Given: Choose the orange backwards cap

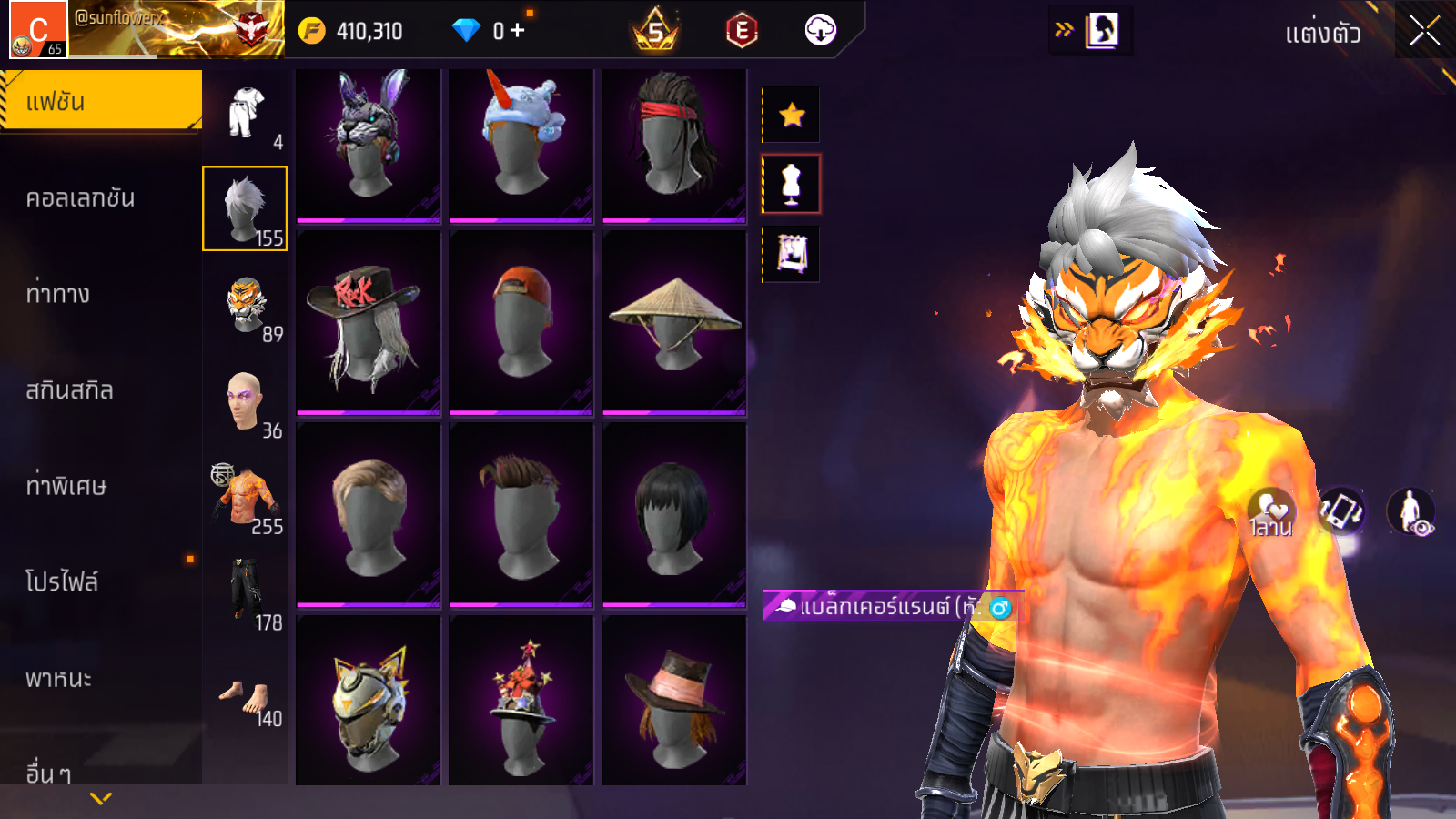Looking at the screenshot, I should pyautogui.click(x=521, y=321).
